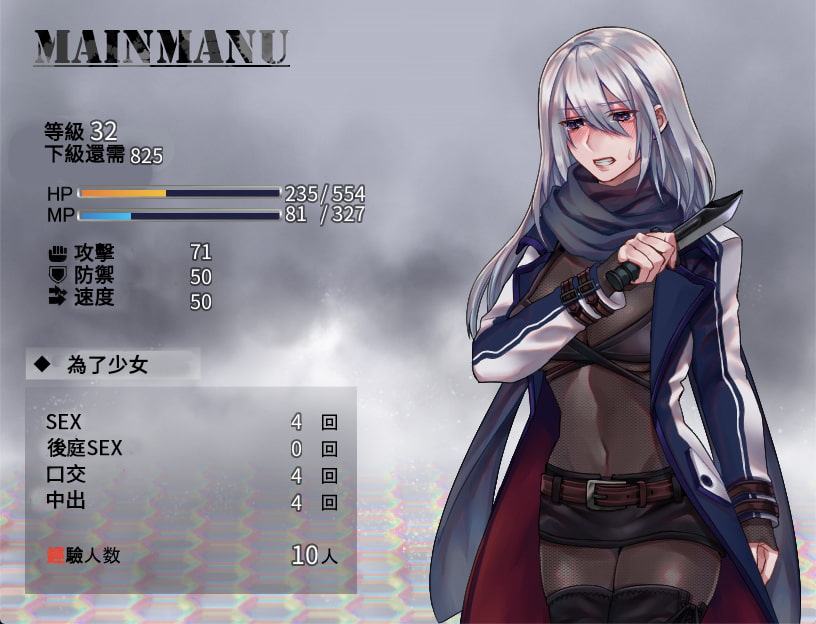
Task: Select the 為了少女 section header
Action: pos(107,365)
